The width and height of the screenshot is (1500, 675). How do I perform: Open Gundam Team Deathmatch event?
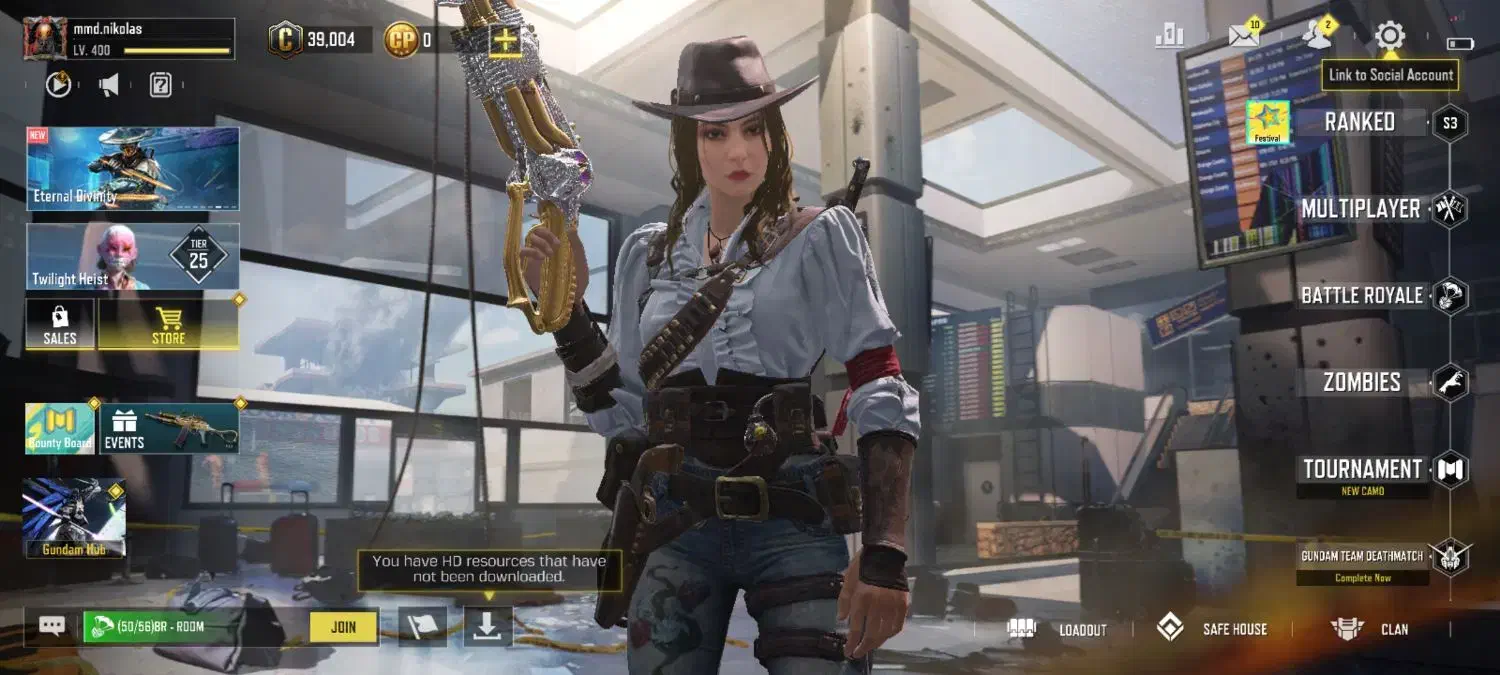coord(1362,556)
